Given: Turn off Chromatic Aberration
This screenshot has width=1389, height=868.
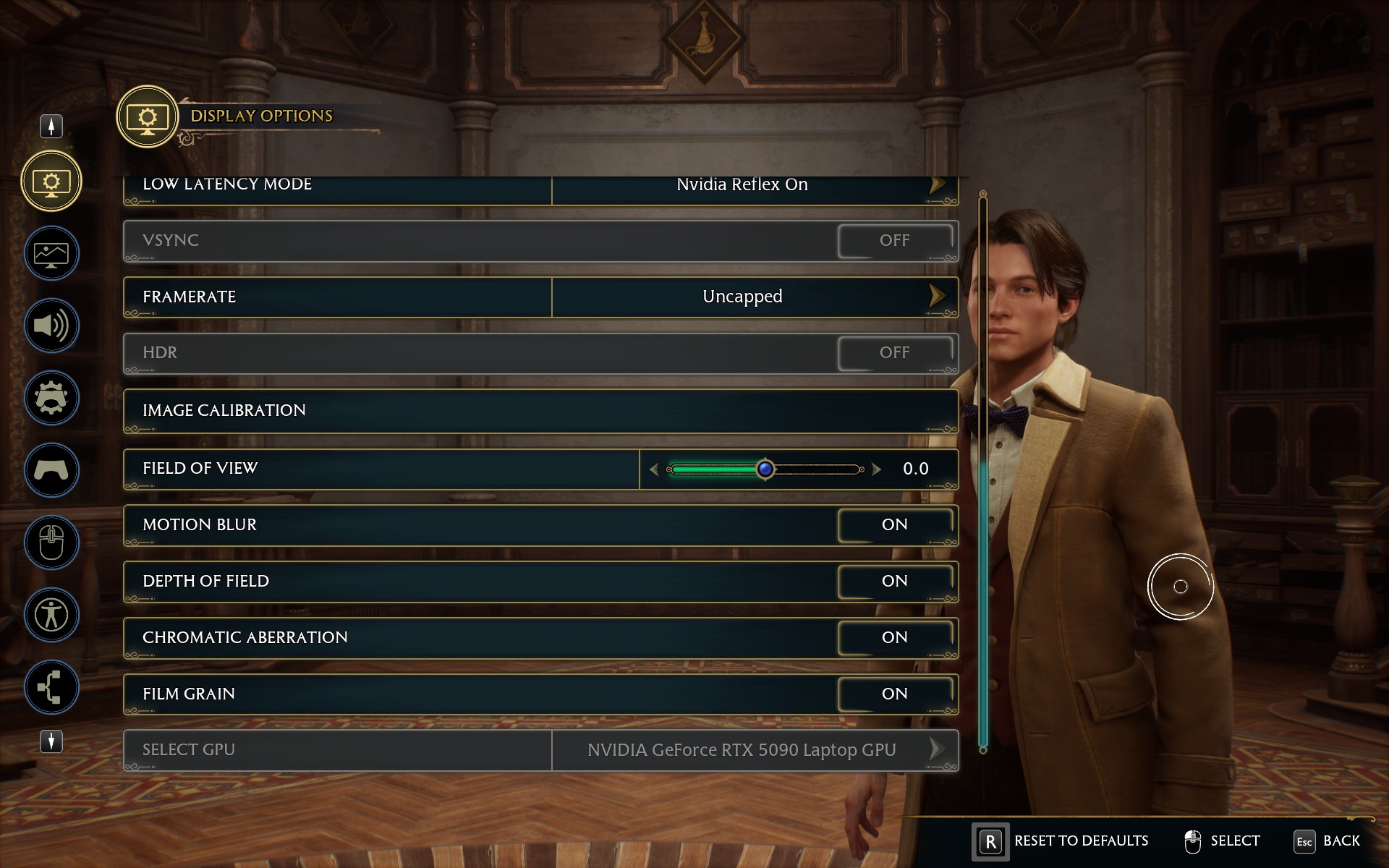Looking at the screenshot, I should (895, 638).
